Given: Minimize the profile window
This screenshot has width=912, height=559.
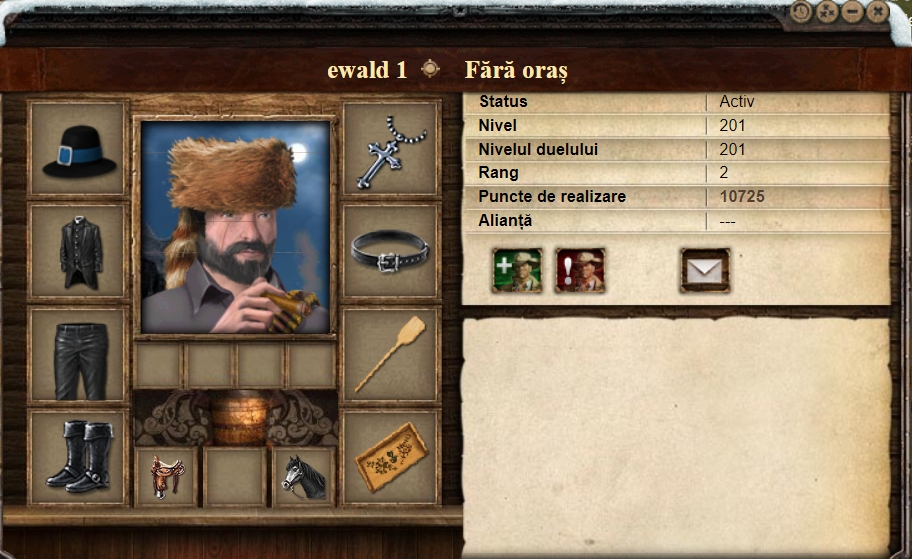Looking at the screenshot, I should coord(852,12).
